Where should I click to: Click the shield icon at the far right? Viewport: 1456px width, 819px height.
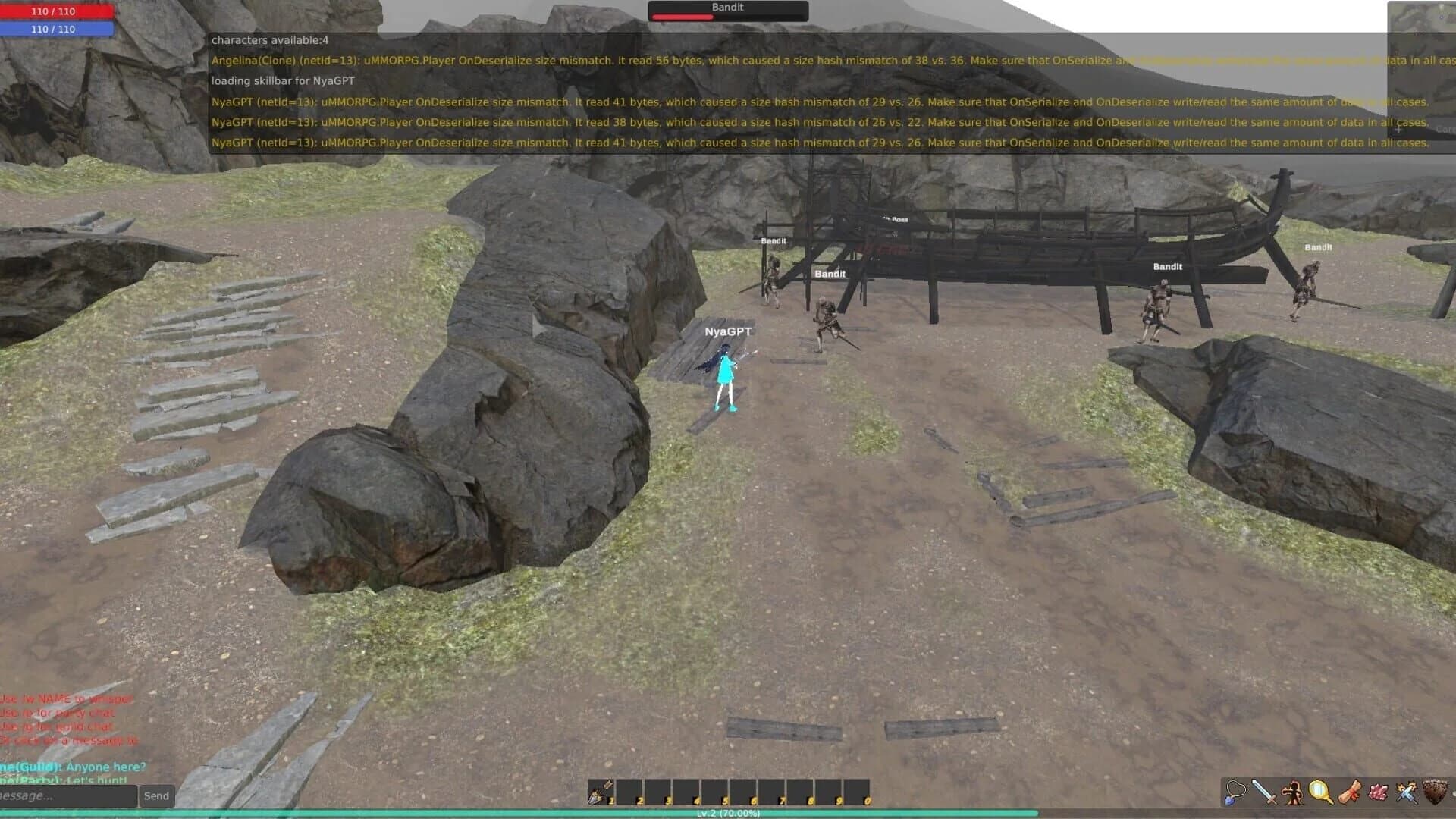(x=1434, y=792)
